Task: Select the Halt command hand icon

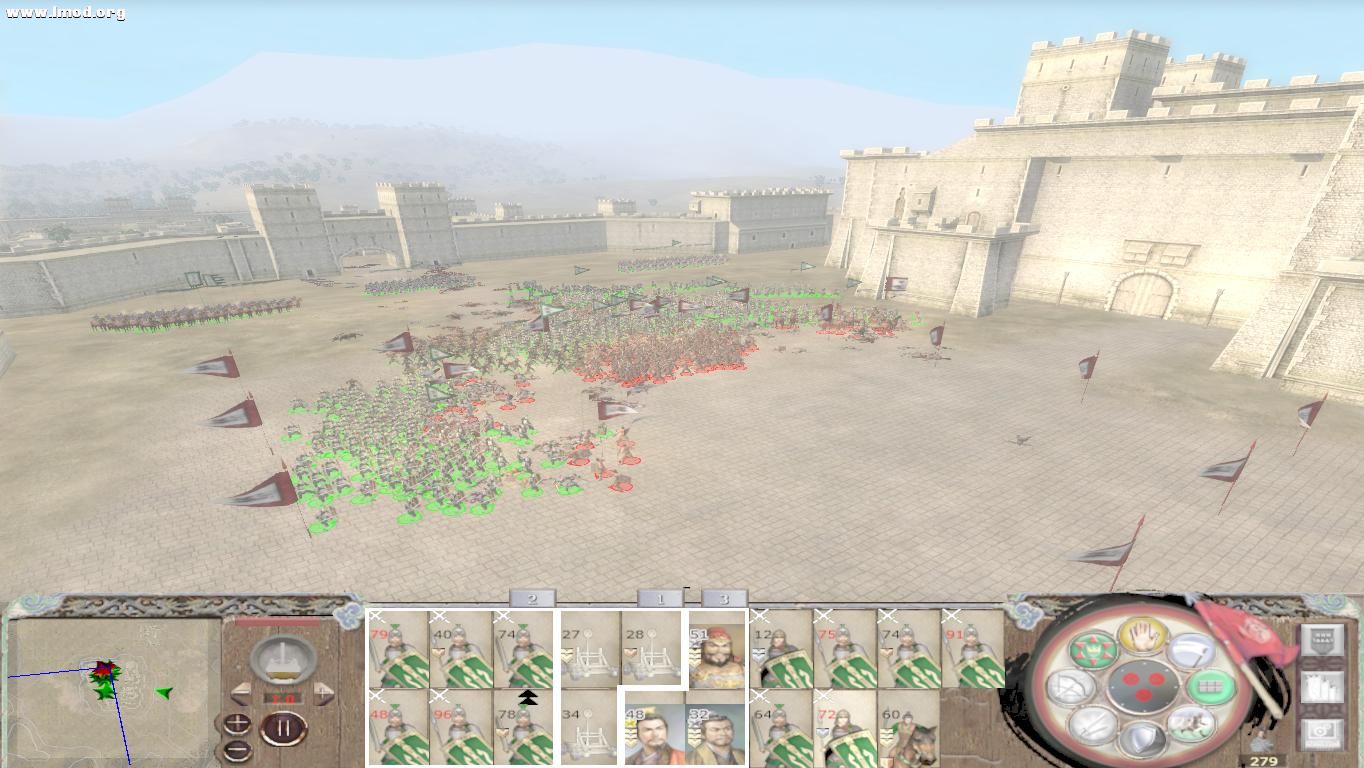Action: pyautogui.click(x=1142, y=639)
